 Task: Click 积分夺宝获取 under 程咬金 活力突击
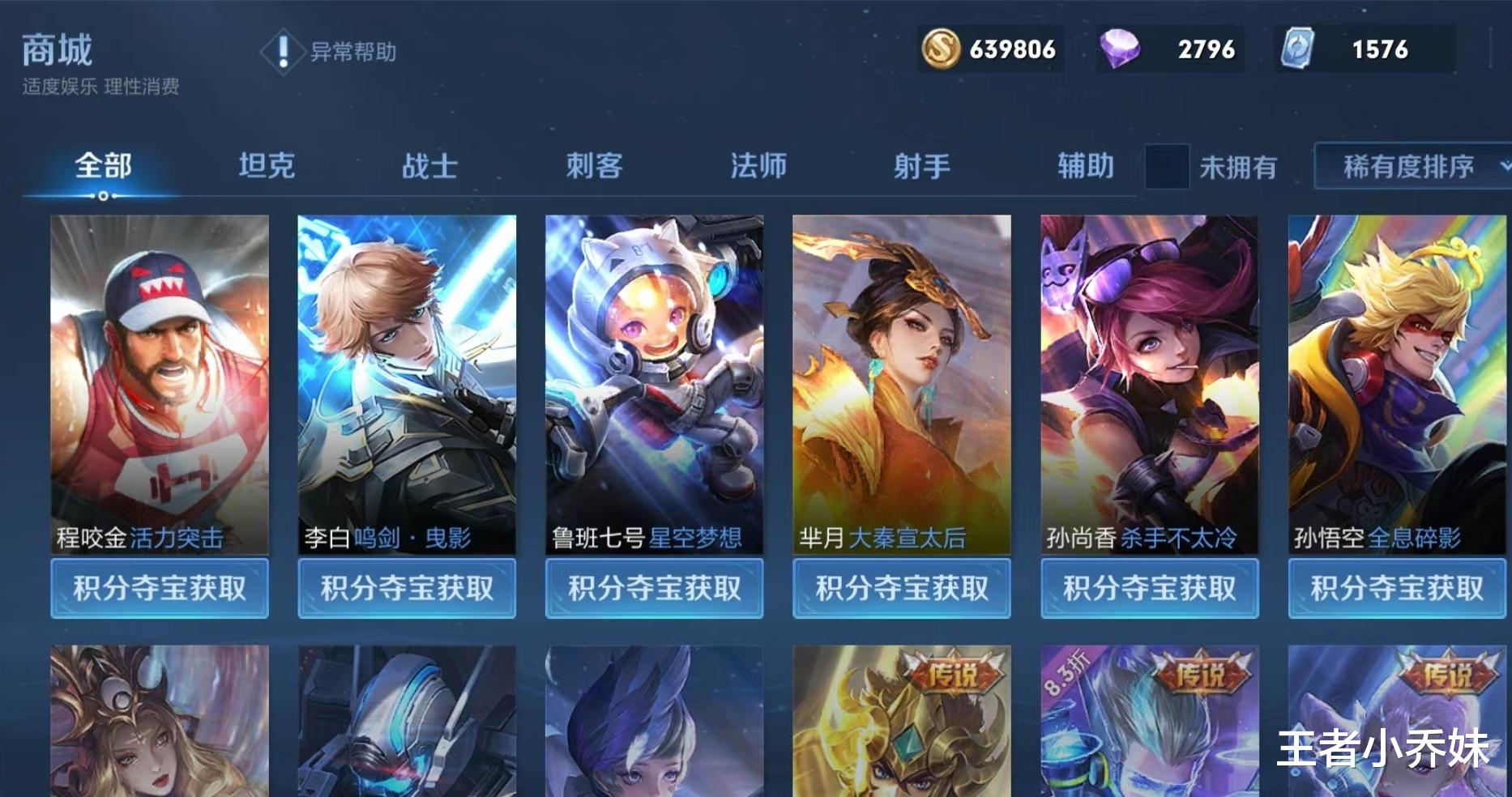coord(159,589)
